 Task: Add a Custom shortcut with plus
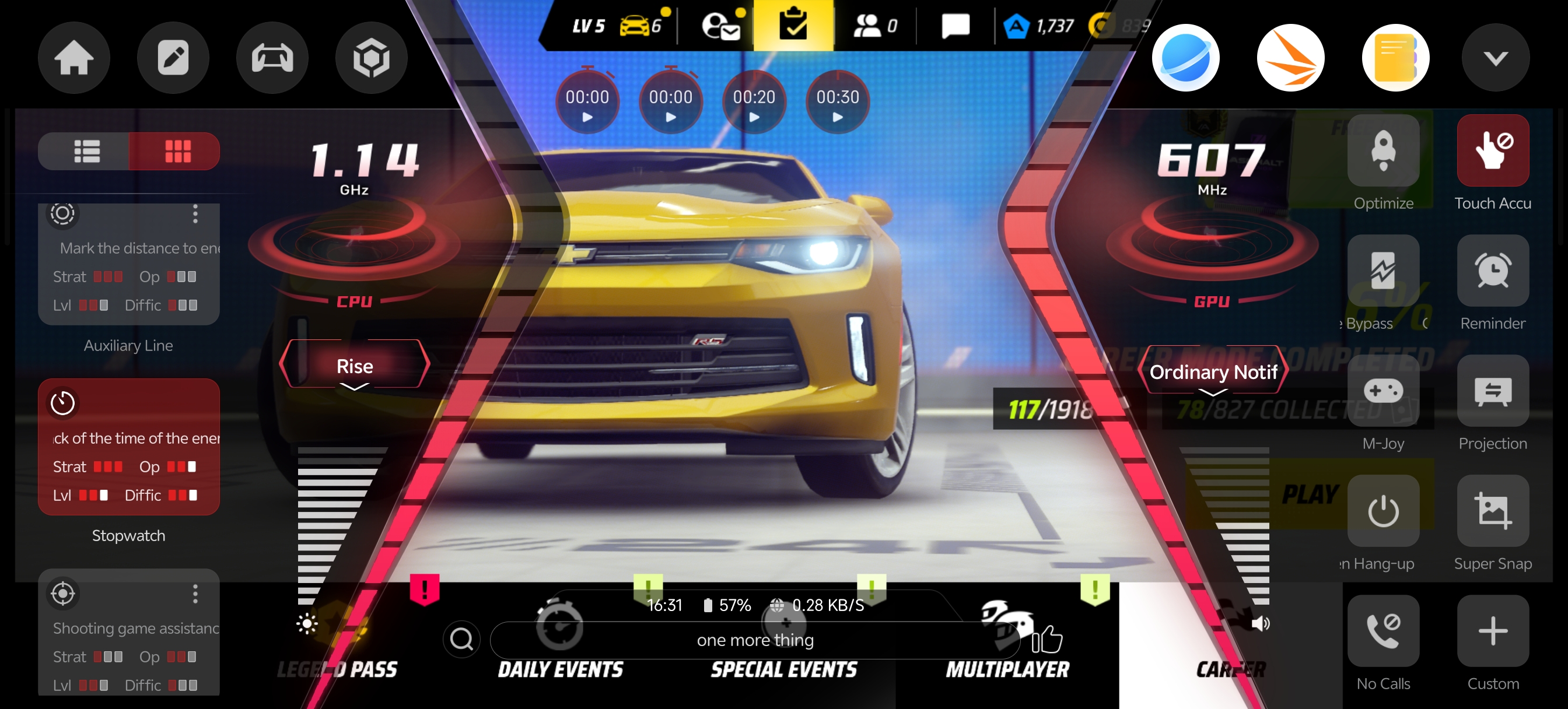pos(1493,630)
